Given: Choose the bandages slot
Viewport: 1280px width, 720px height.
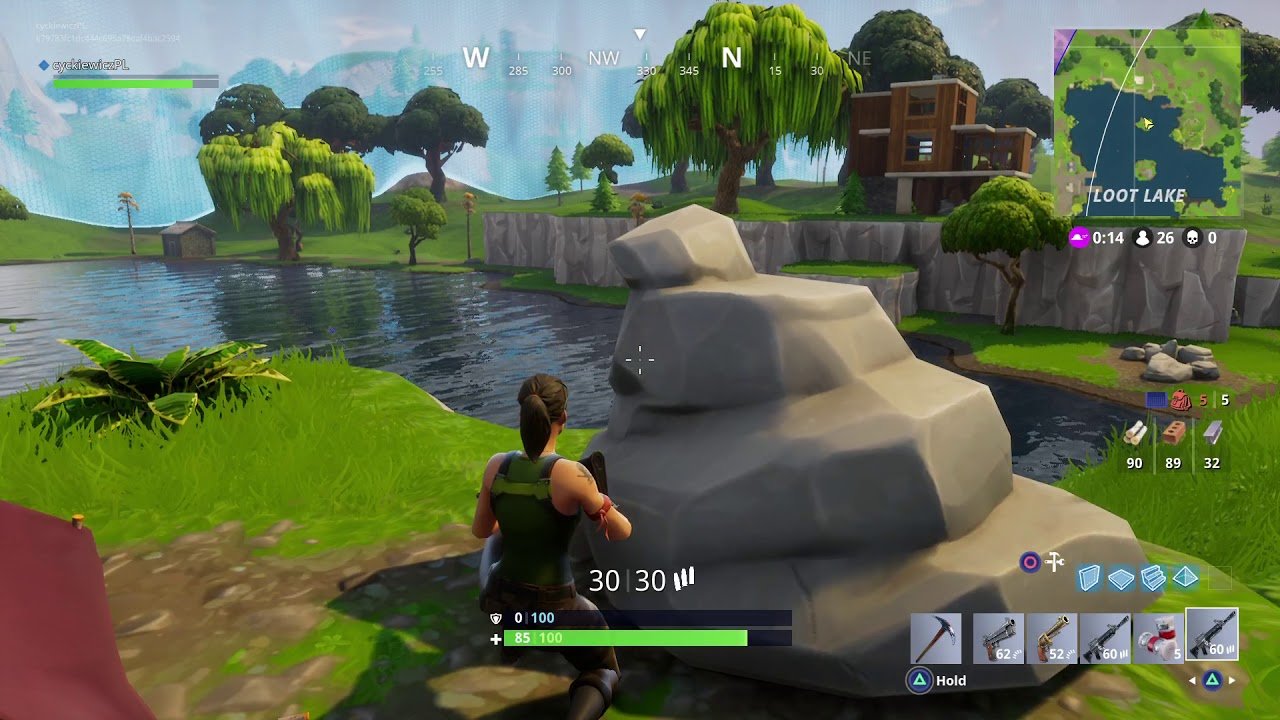Looking at the screenshot, I should tap(1158, 638).
